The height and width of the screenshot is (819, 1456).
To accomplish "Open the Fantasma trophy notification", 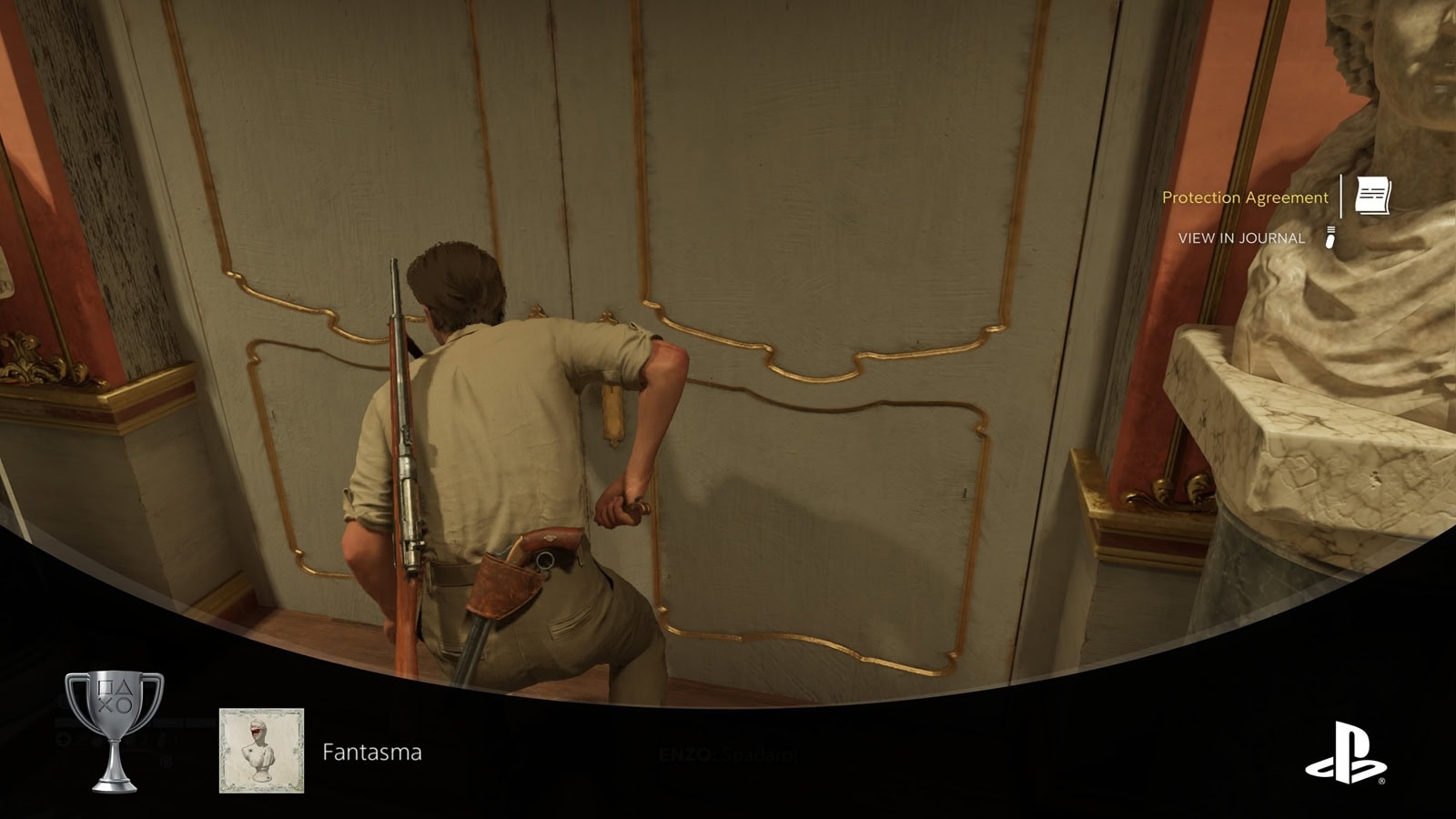I will tap(371, 753).
